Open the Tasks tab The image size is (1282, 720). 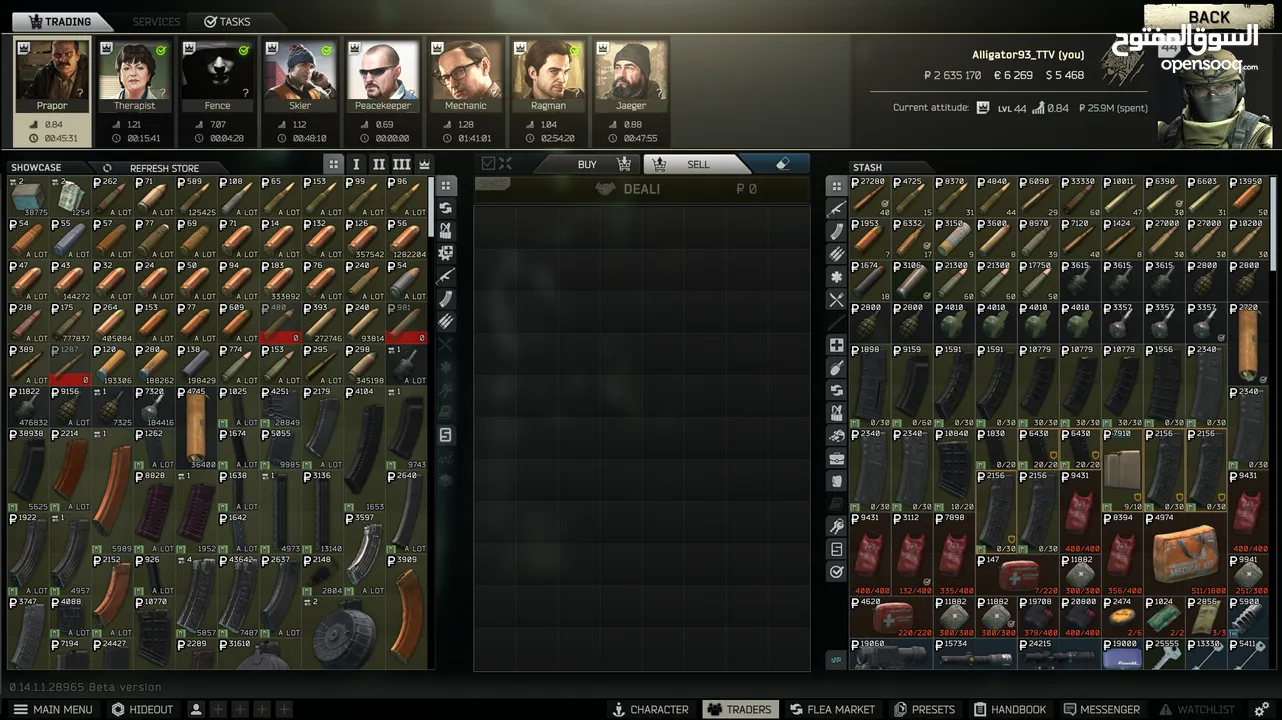tap(227, 21)
